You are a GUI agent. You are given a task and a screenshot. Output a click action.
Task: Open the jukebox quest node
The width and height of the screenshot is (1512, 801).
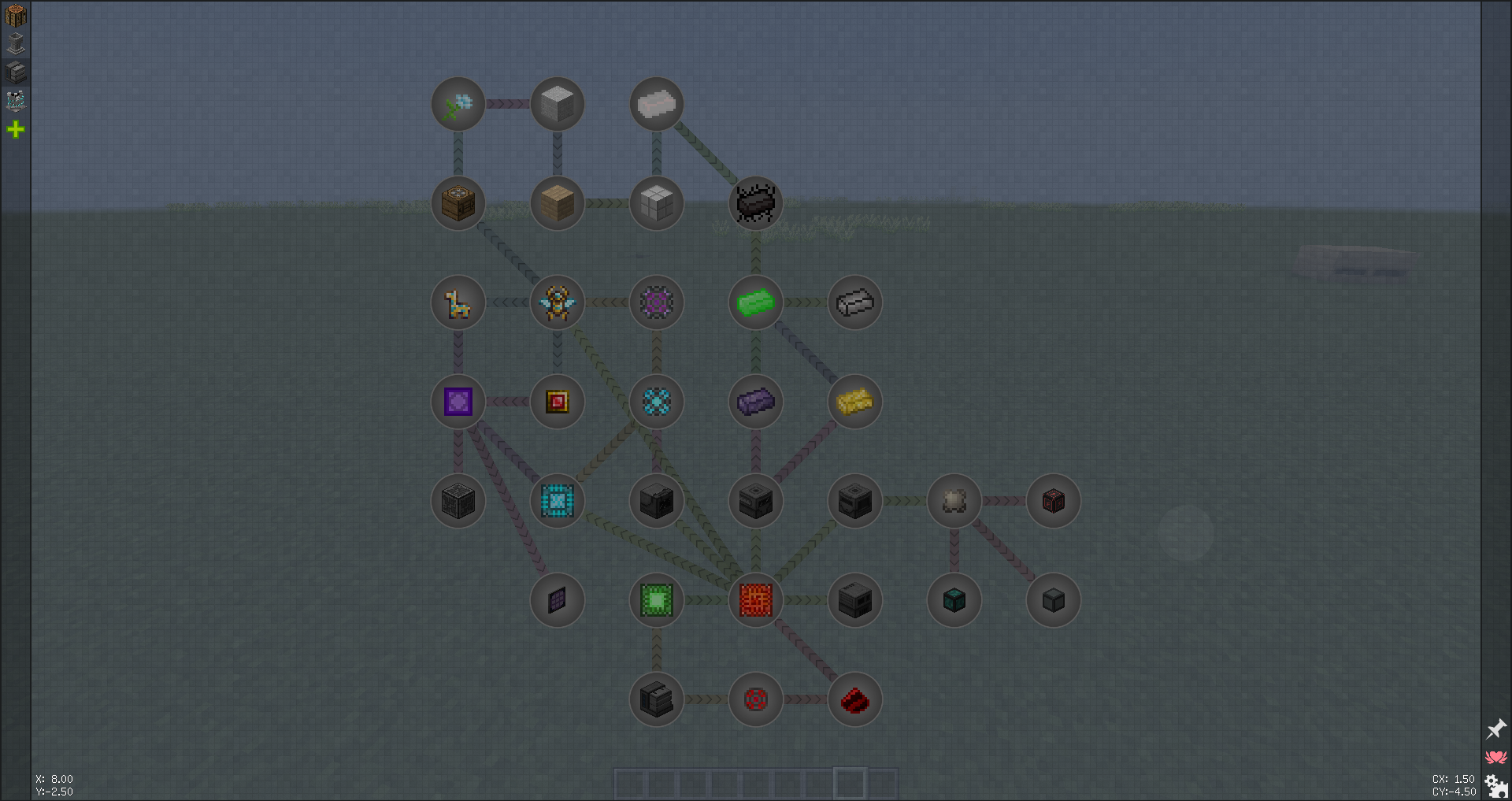458,202
